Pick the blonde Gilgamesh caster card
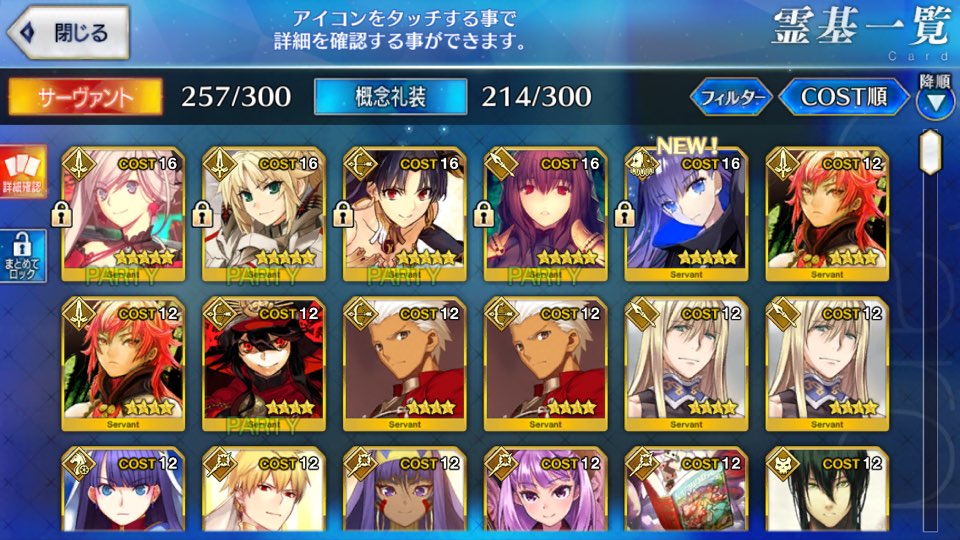This screenshot has height=540, width=960. click(x=263, y=495)
